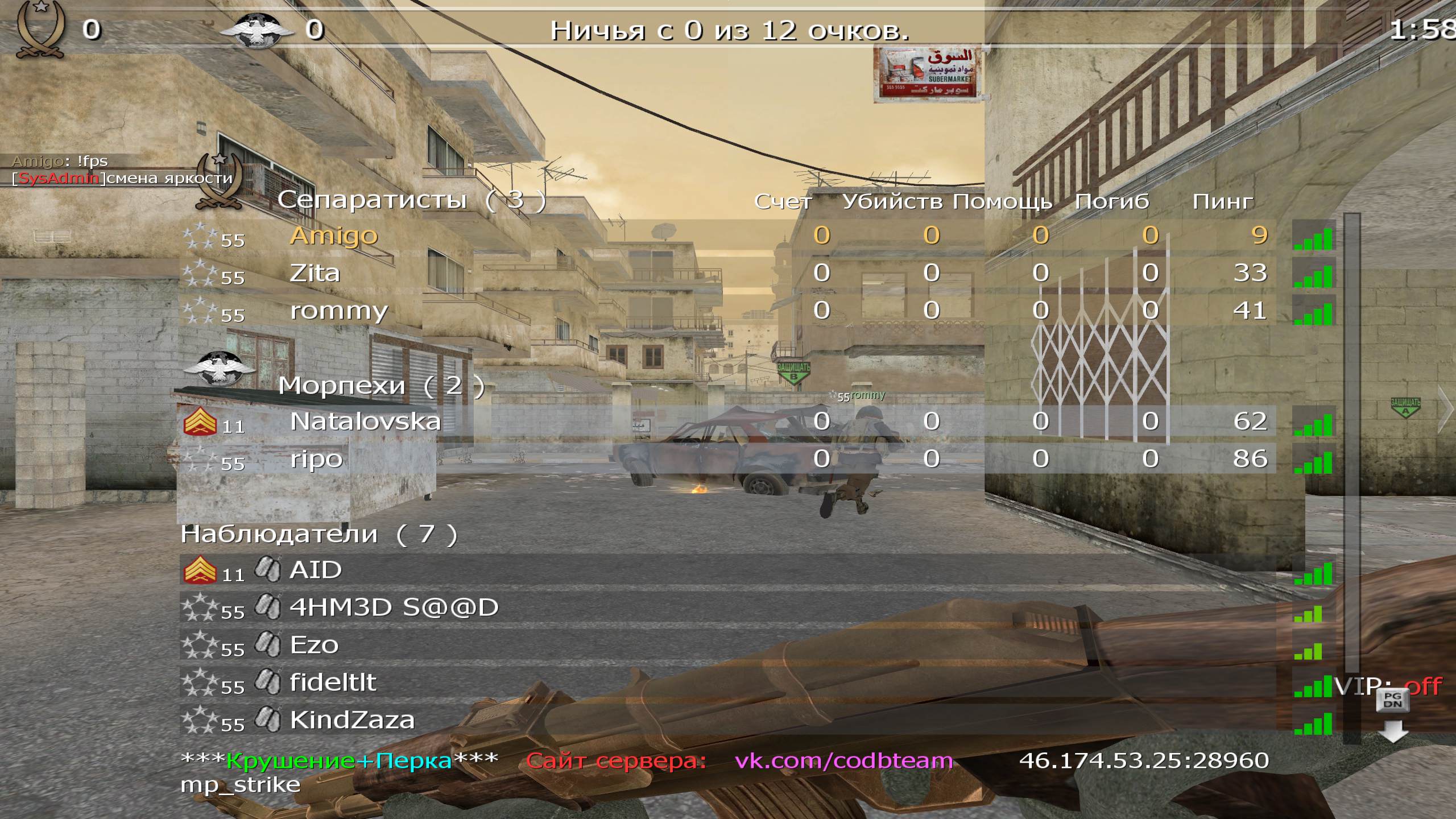The width and height of the screenshot is (1456, 819).
Task: Click the down arrow below the scoreboard scrollbar
Action: pos(1393,731)
